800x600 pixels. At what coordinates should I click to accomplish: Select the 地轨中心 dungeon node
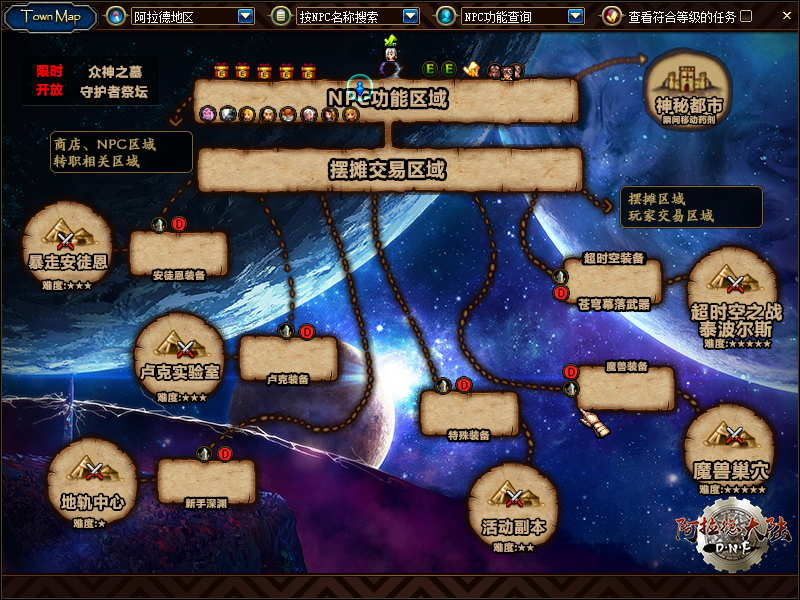[x=93, y=480]
